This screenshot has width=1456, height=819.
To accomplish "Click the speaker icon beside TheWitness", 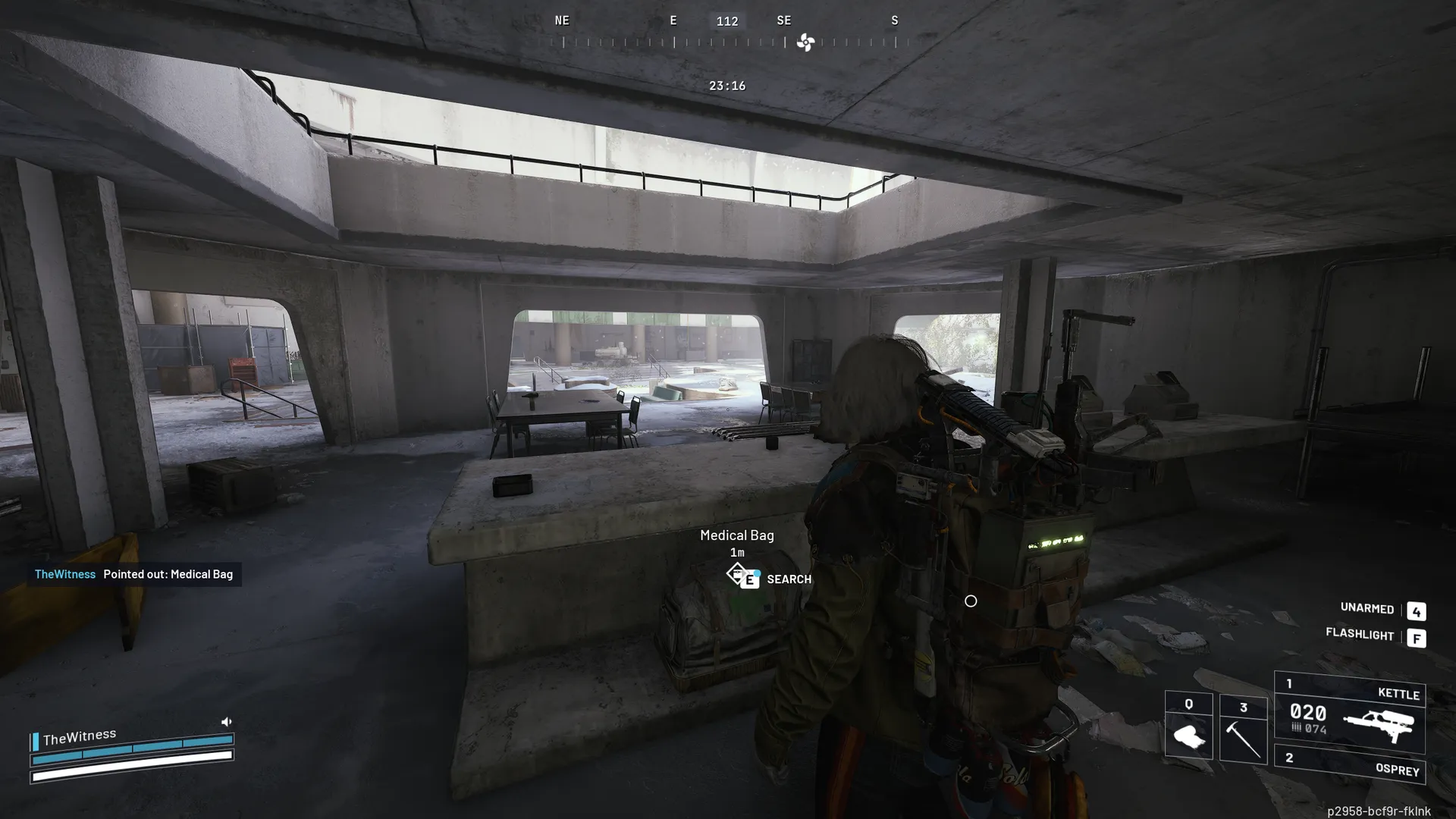I will 226,721.
